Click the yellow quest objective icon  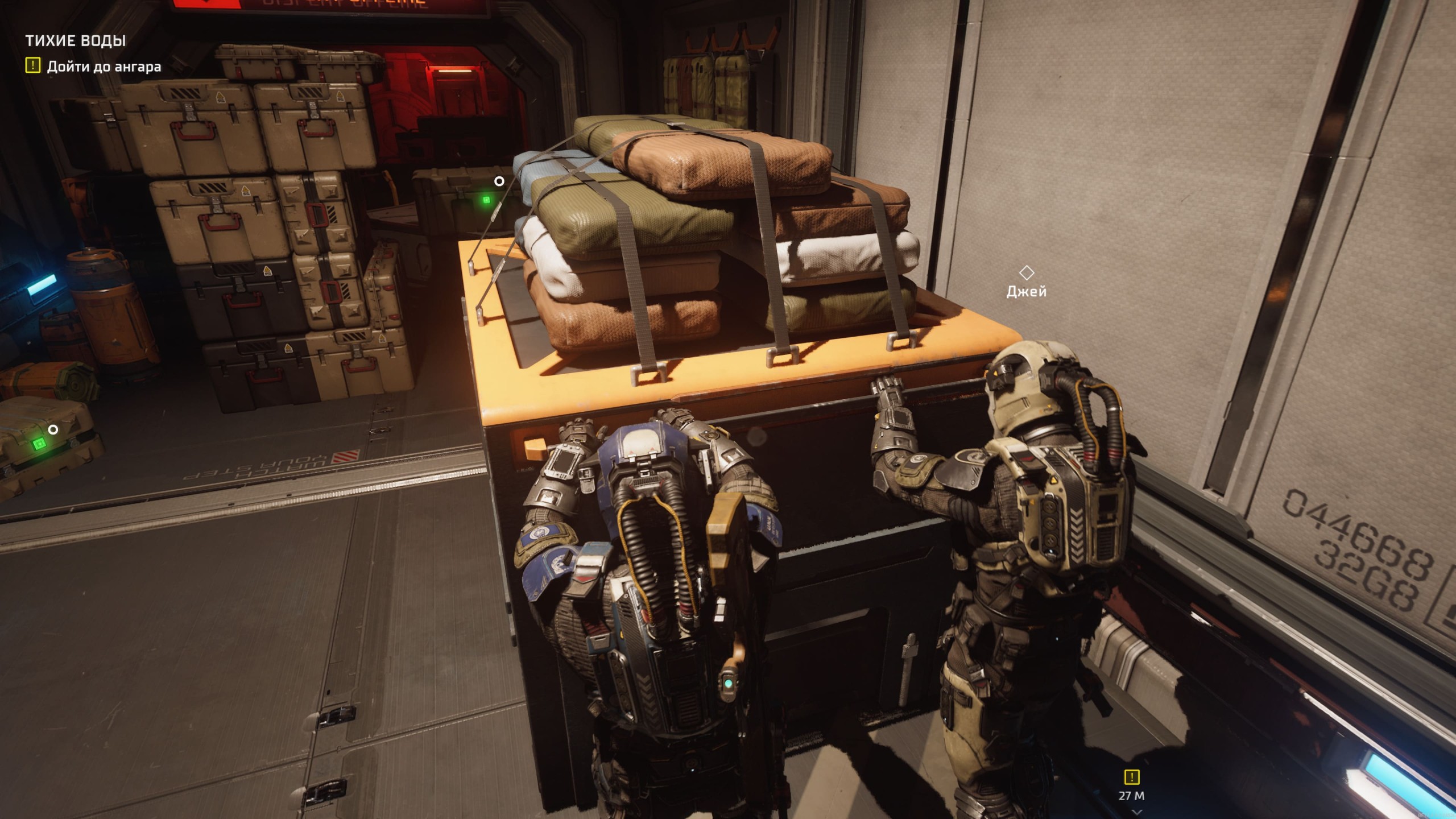click(x=33, y=66)
